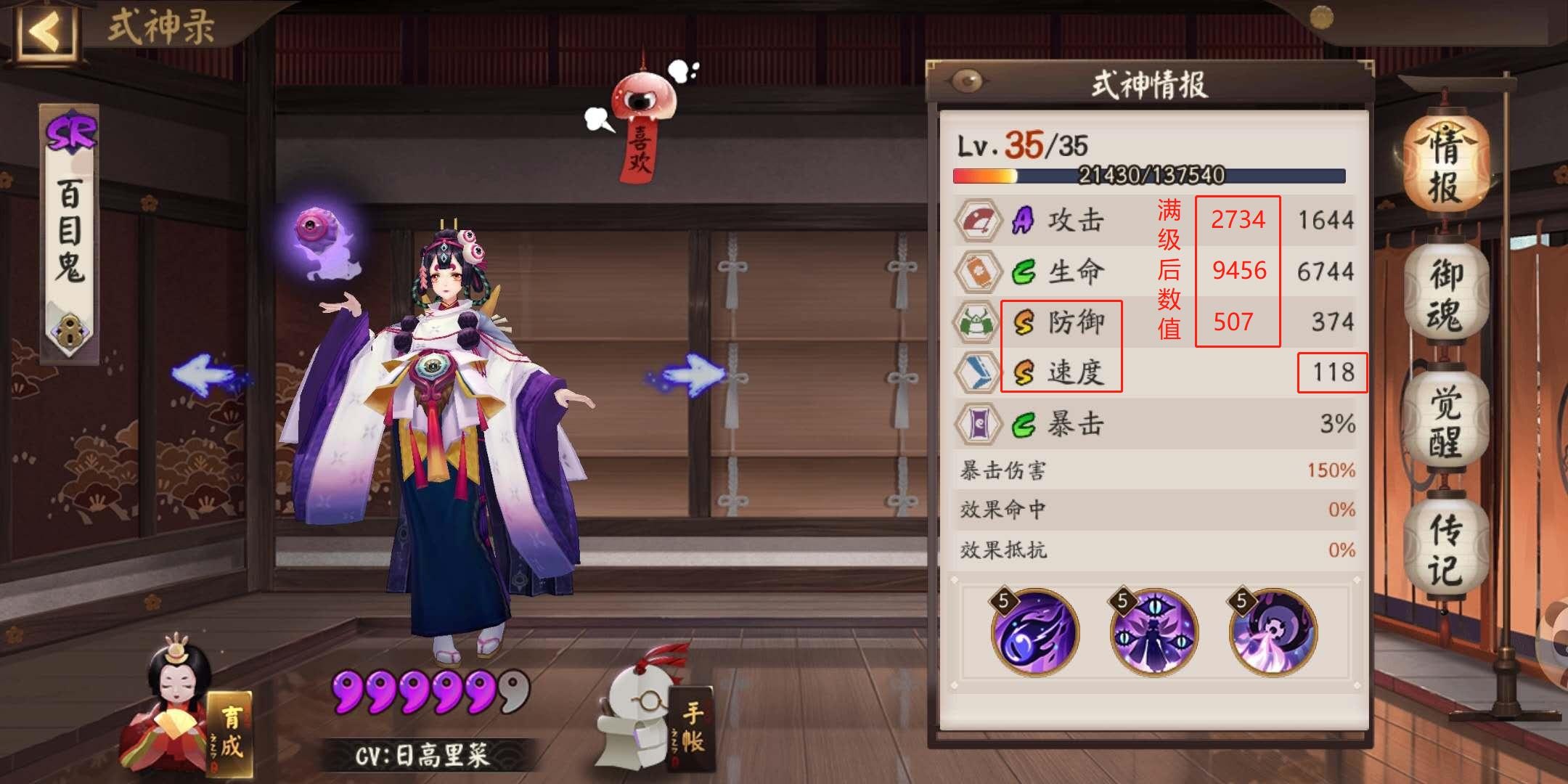
Task: Show the 传记 lantern tab
Action: click(x=1445, y=550)
